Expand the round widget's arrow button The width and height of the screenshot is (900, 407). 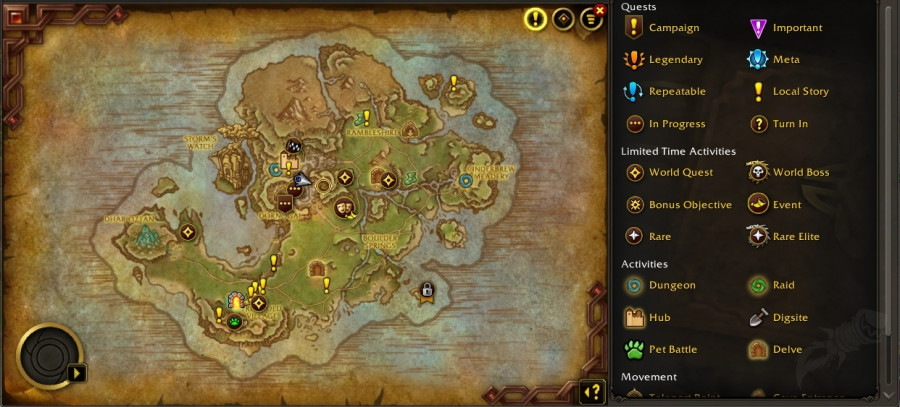[x=76, y=373]
